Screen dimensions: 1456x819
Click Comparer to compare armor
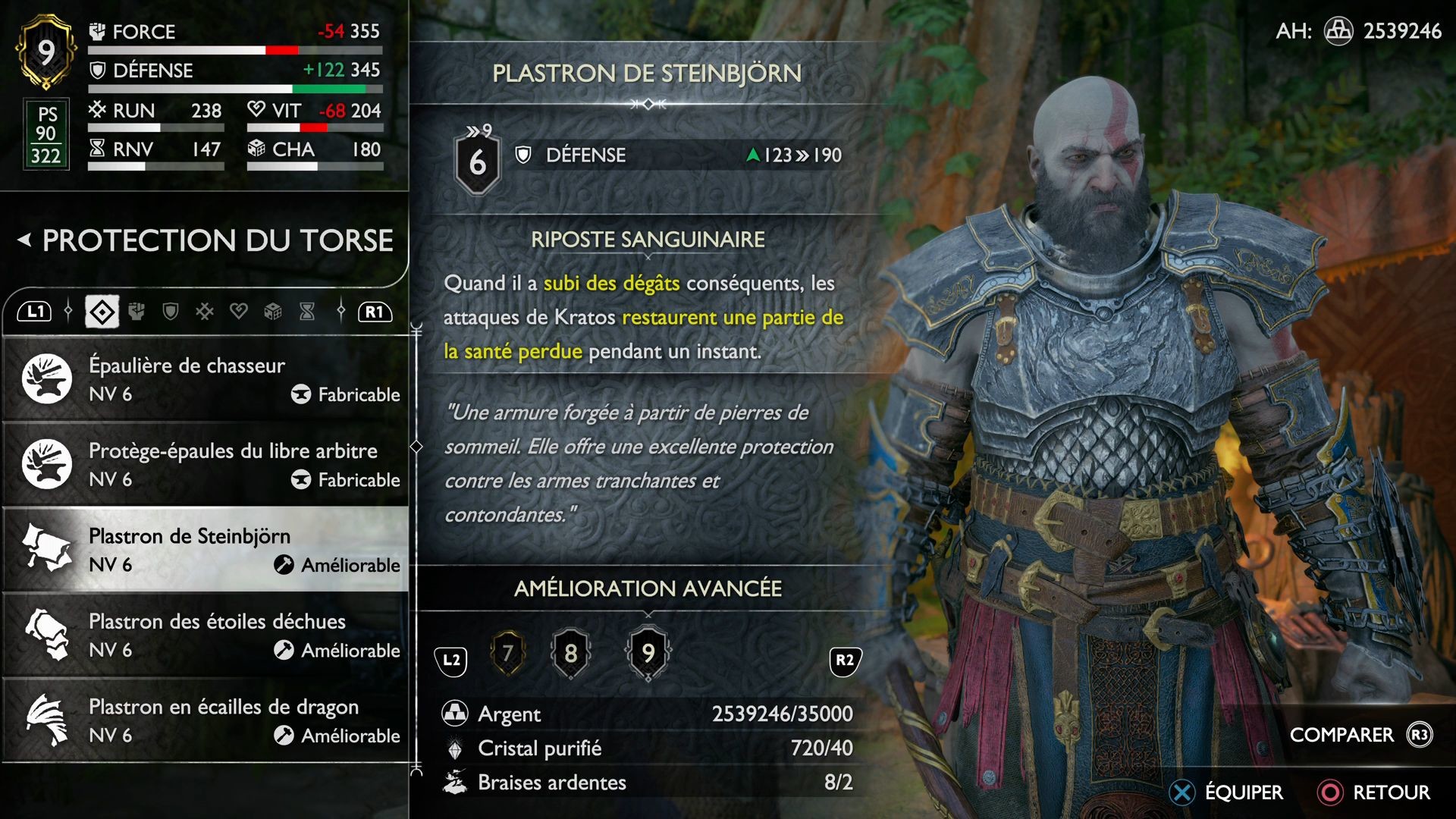pos(1341,734)
